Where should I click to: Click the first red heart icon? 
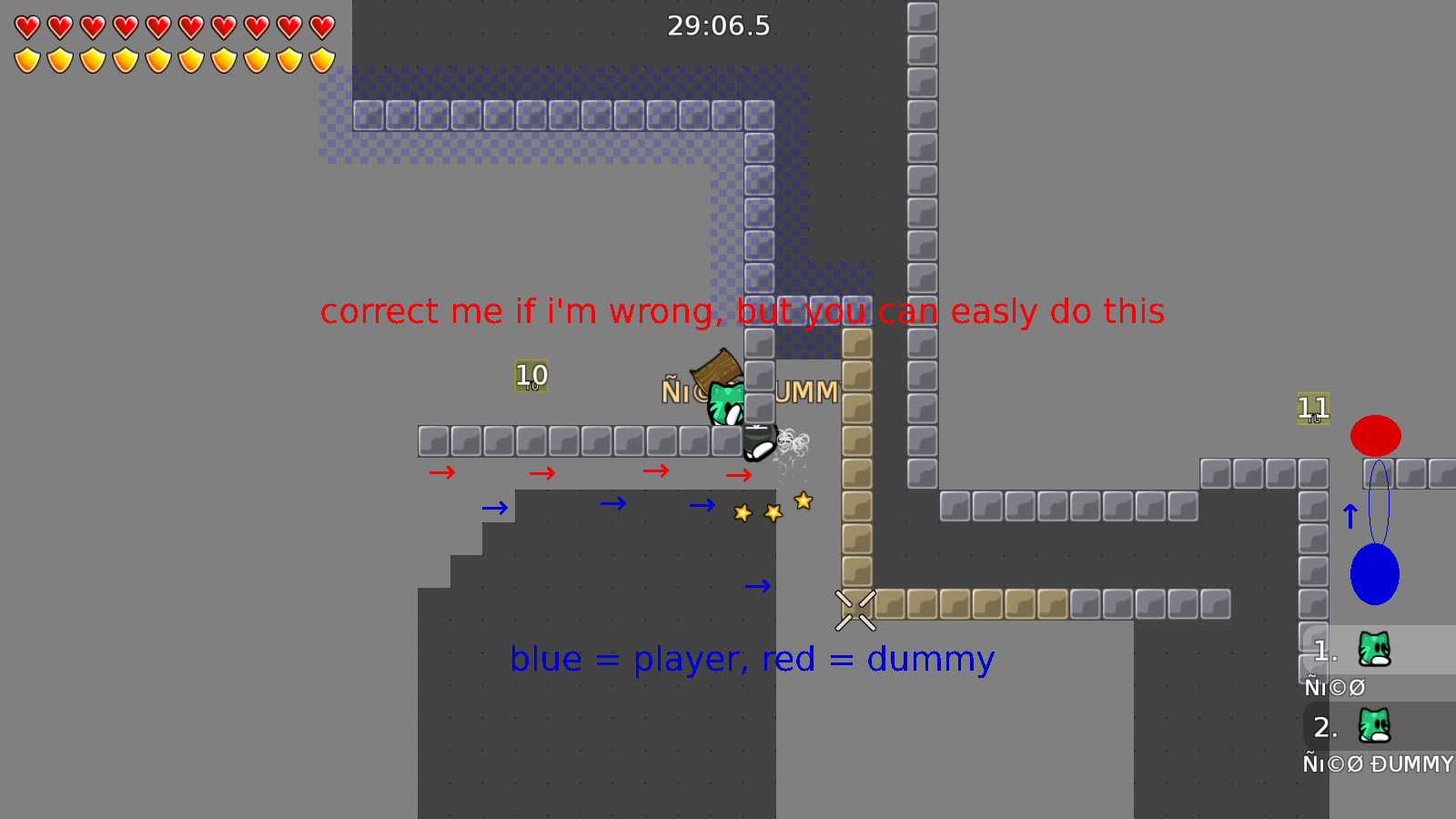(x=25, y=27)
